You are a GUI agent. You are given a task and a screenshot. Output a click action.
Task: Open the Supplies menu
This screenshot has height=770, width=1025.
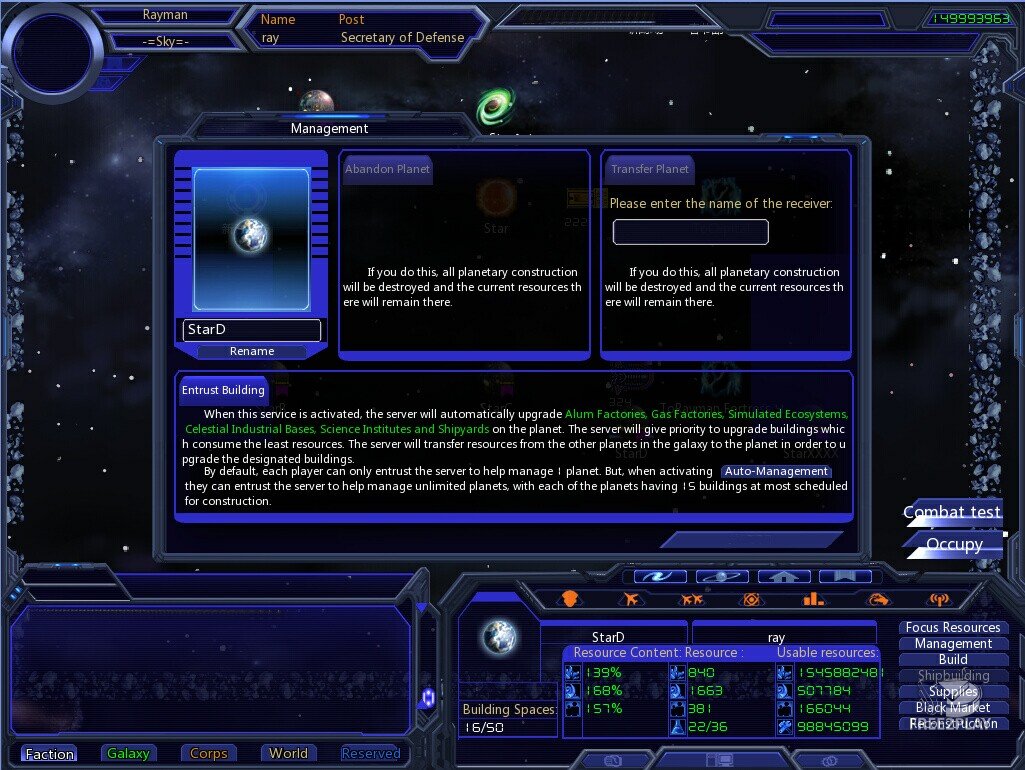[x=953, y=692]
